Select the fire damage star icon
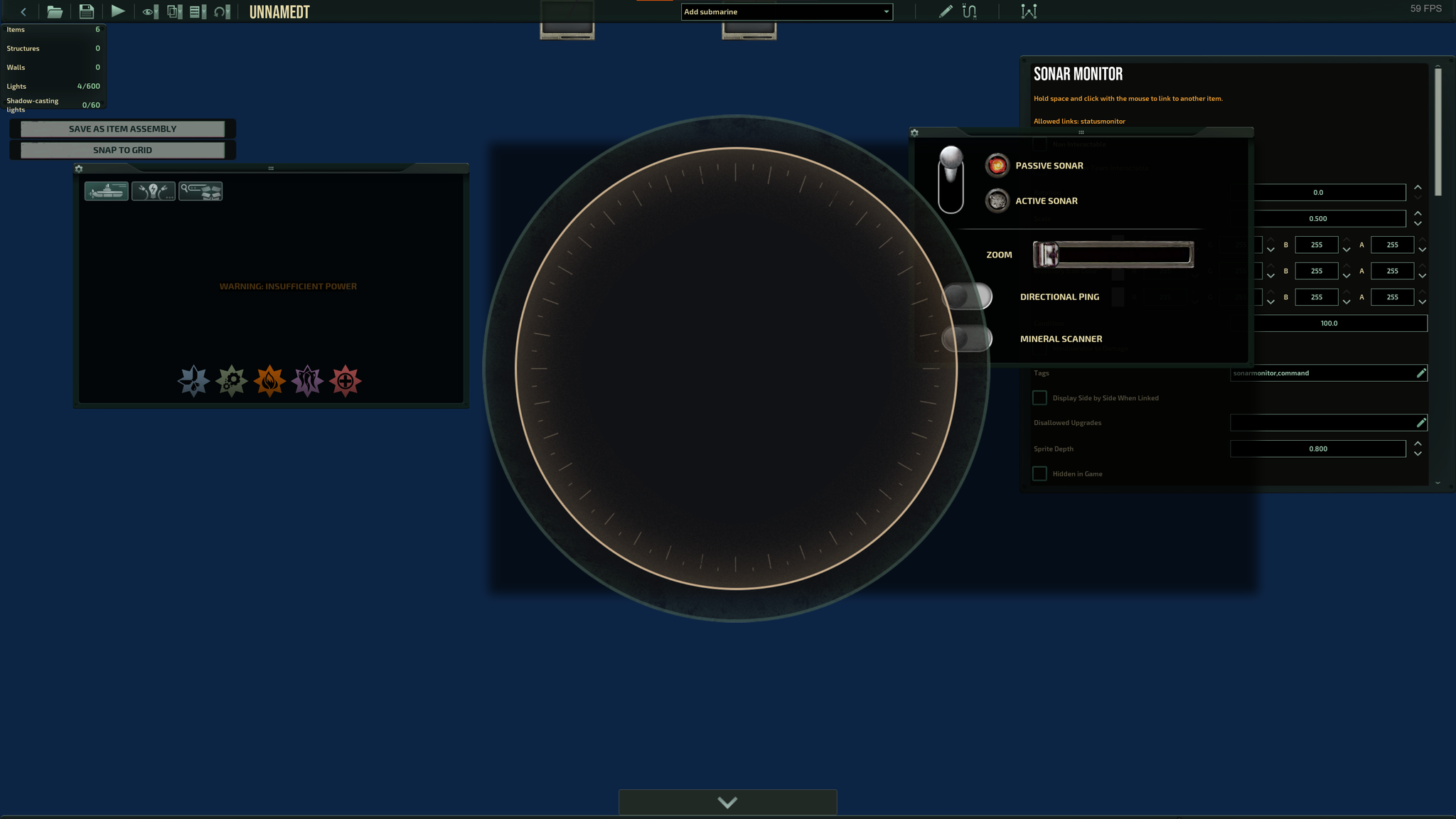Image resolution: width=1456 pixels, height=819 pixels. point(270,380)
